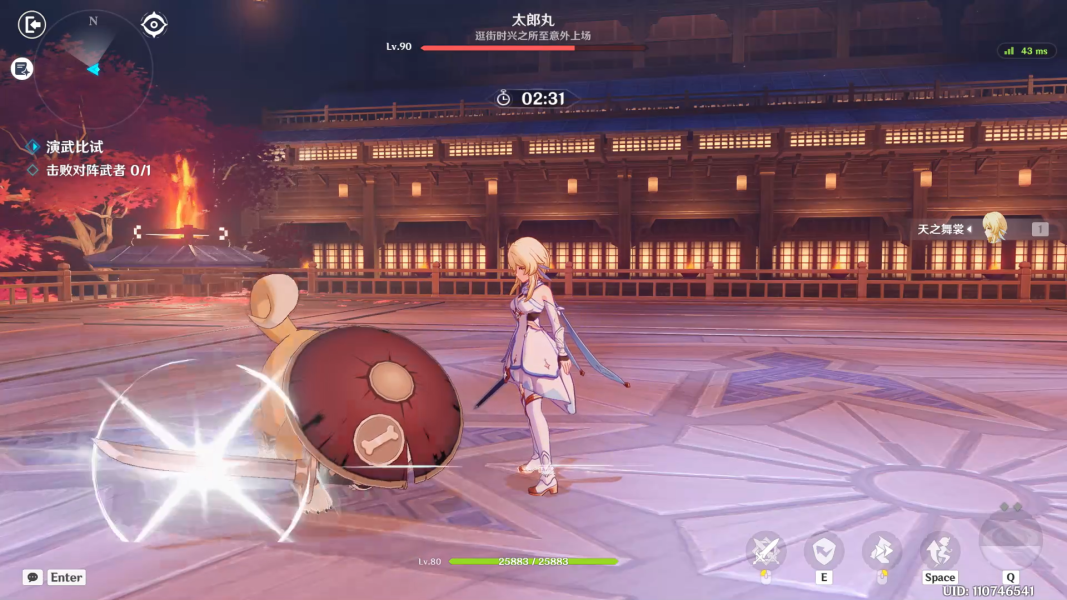Toggle the eye-shaped elemental sight icon
Viewport: 1067px width, 600px height.
(x=154, y=24)
